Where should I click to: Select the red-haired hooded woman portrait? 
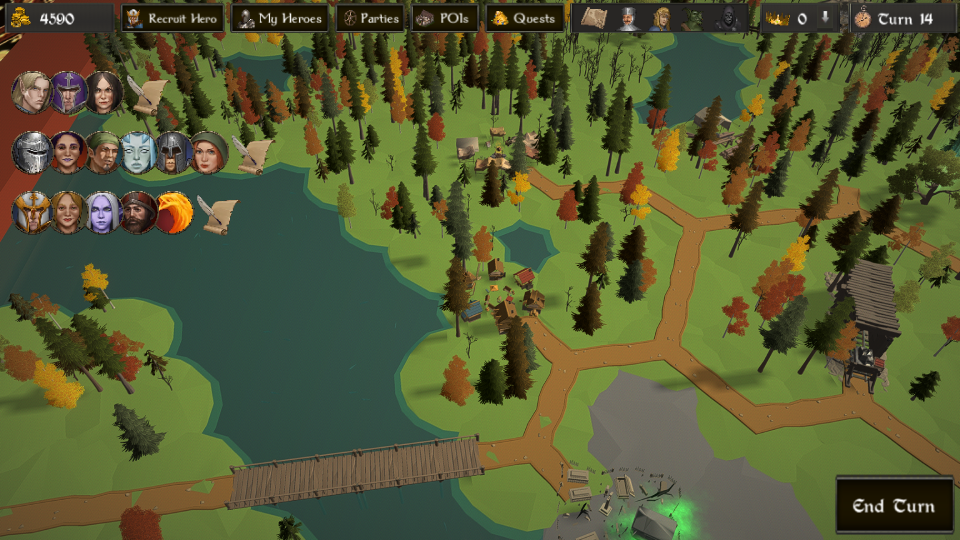(208, 153)
